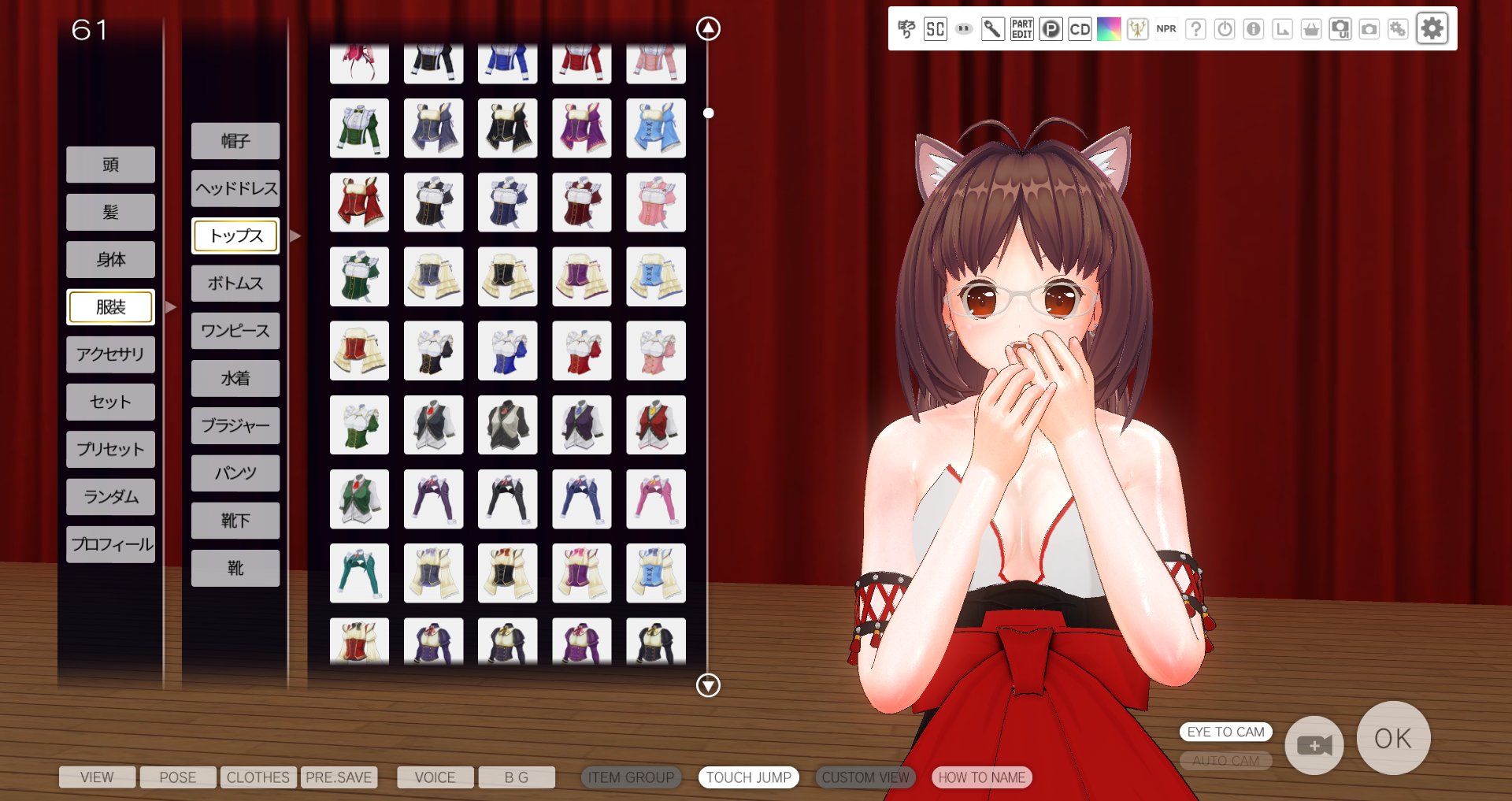Enable the EYE TO CAM toggle
The image size is (1512, 801).
(1225, 732)
